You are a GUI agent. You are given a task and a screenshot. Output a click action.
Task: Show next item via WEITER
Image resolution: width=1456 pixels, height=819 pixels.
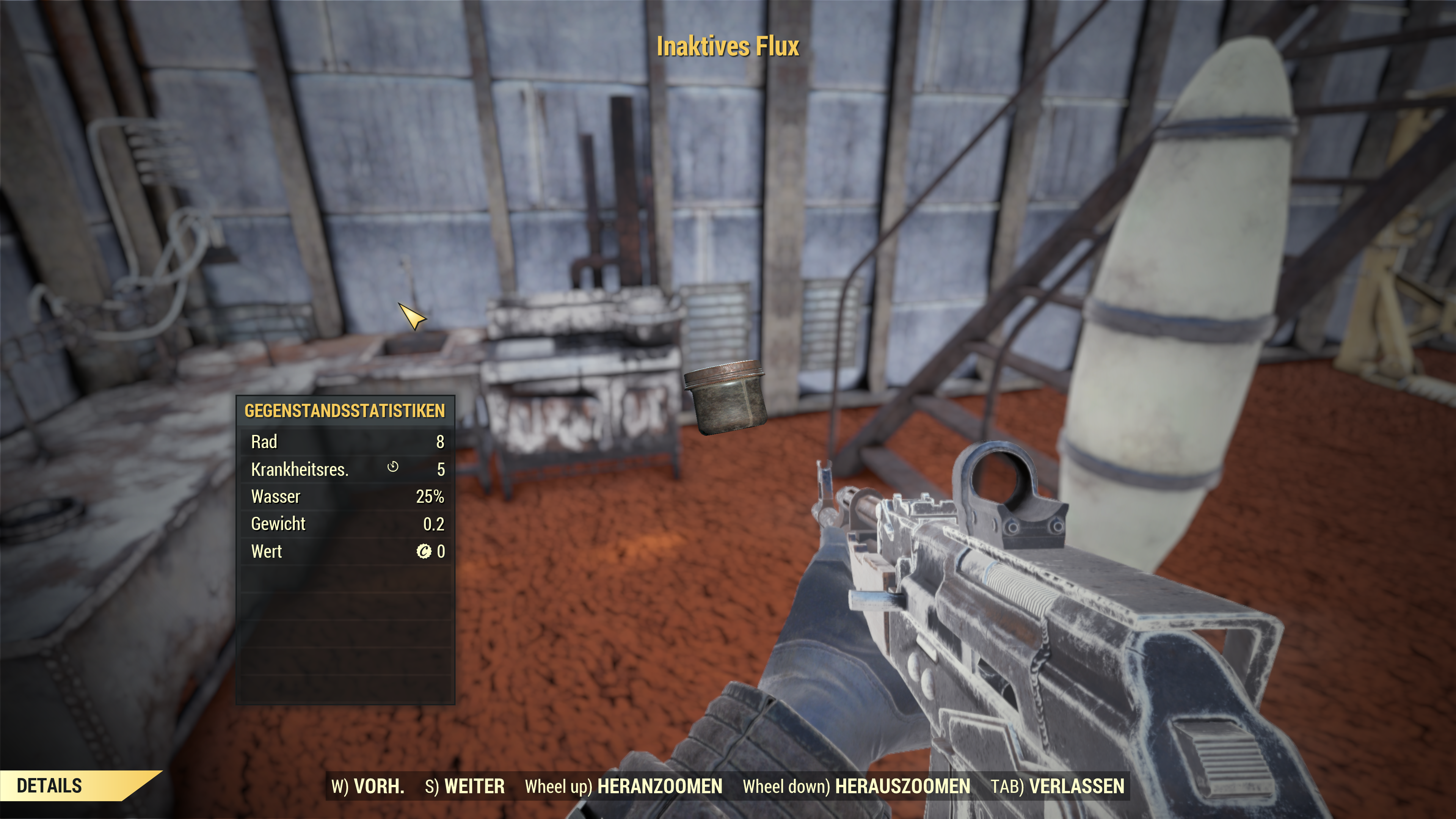click(x=464, y=786)
